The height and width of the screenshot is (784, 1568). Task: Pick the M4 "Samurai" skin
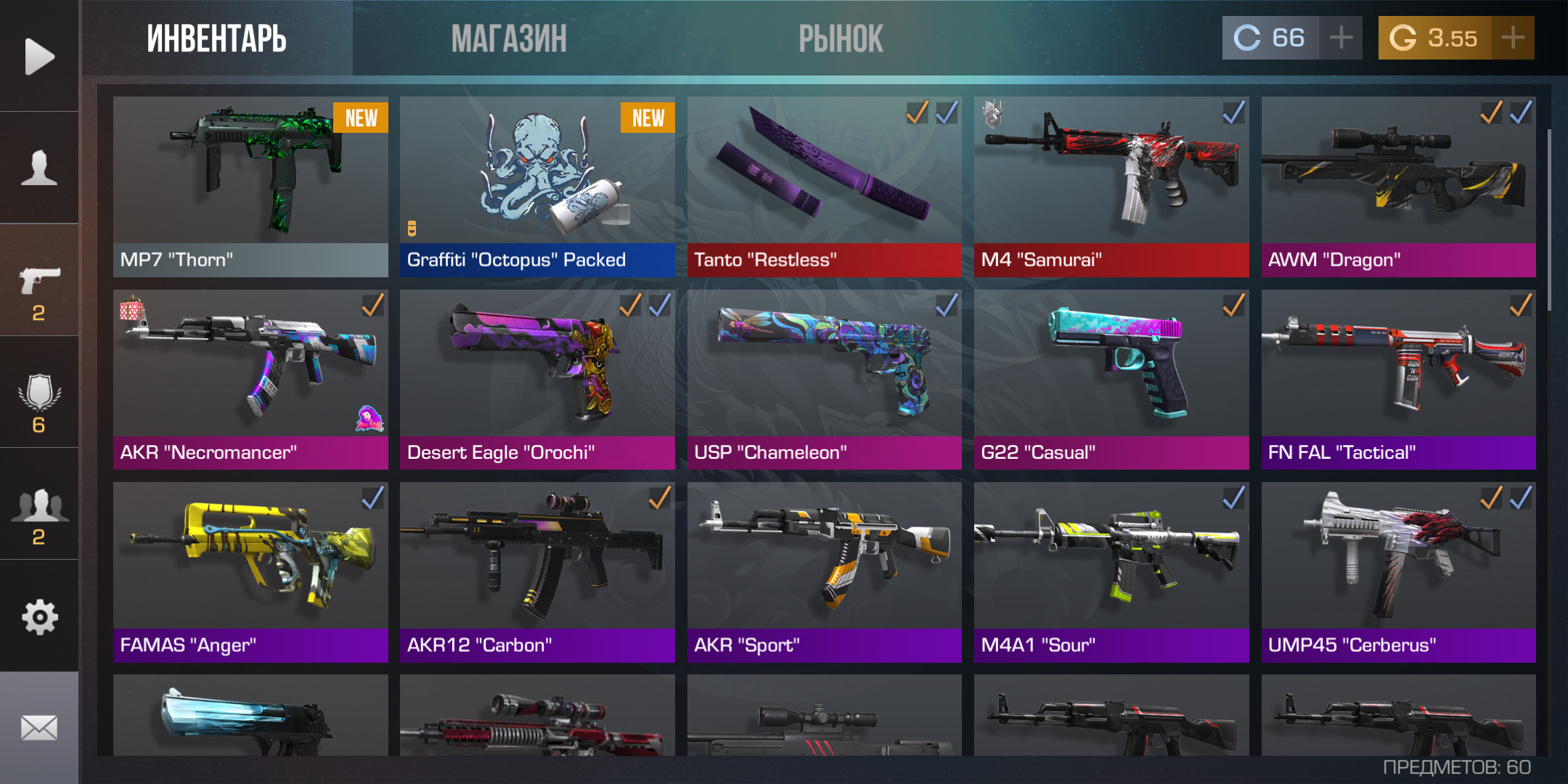1111,187
